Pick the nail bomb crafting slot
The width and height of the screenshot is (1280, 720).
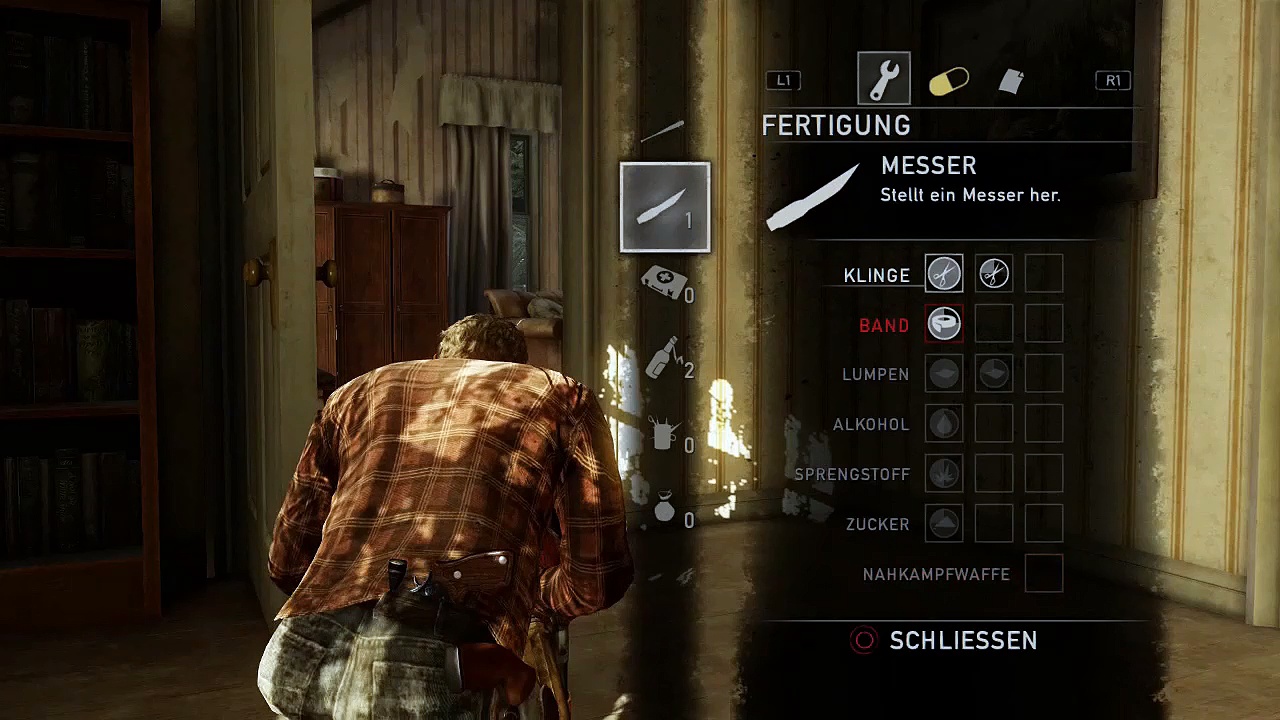click(x=664, y=433)
